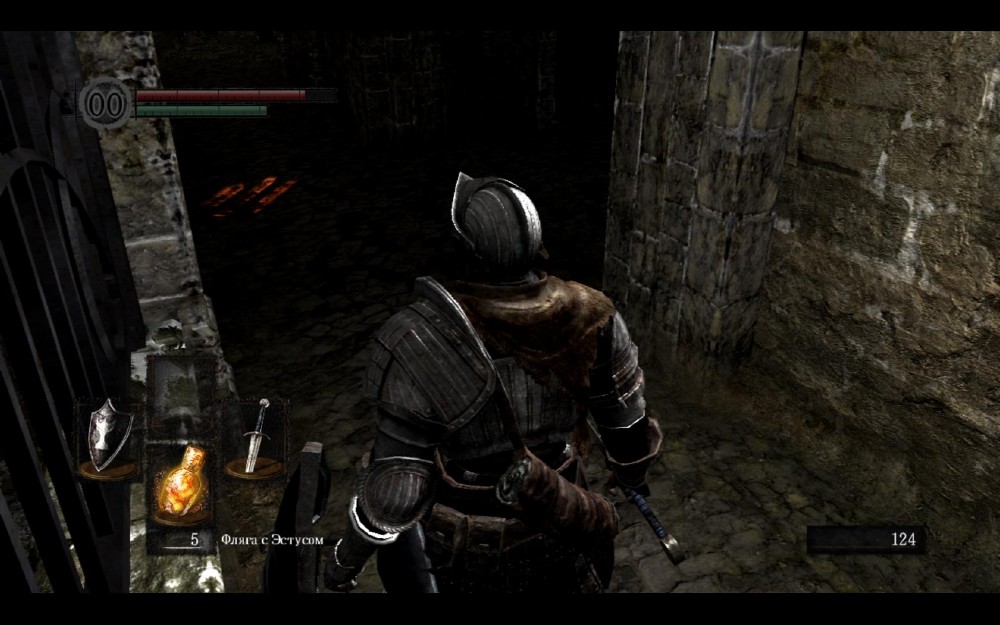Select the sword weapon slot
Image resolution: width=1000 pixels, height=625 pixels.
[x=256, y=438]
